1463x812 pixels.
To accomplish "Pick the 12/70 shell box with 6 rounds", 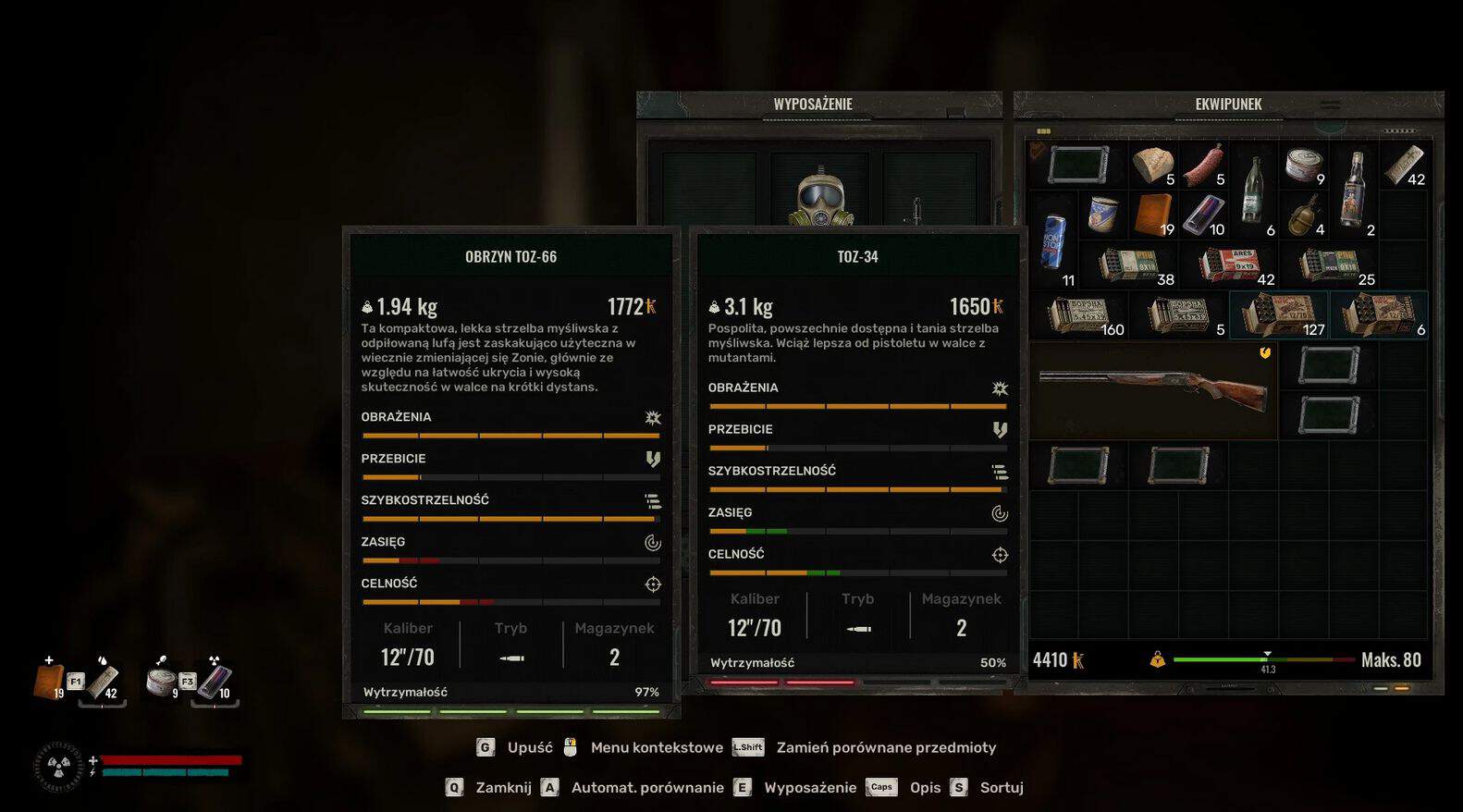I will [x=1379, y=315].
